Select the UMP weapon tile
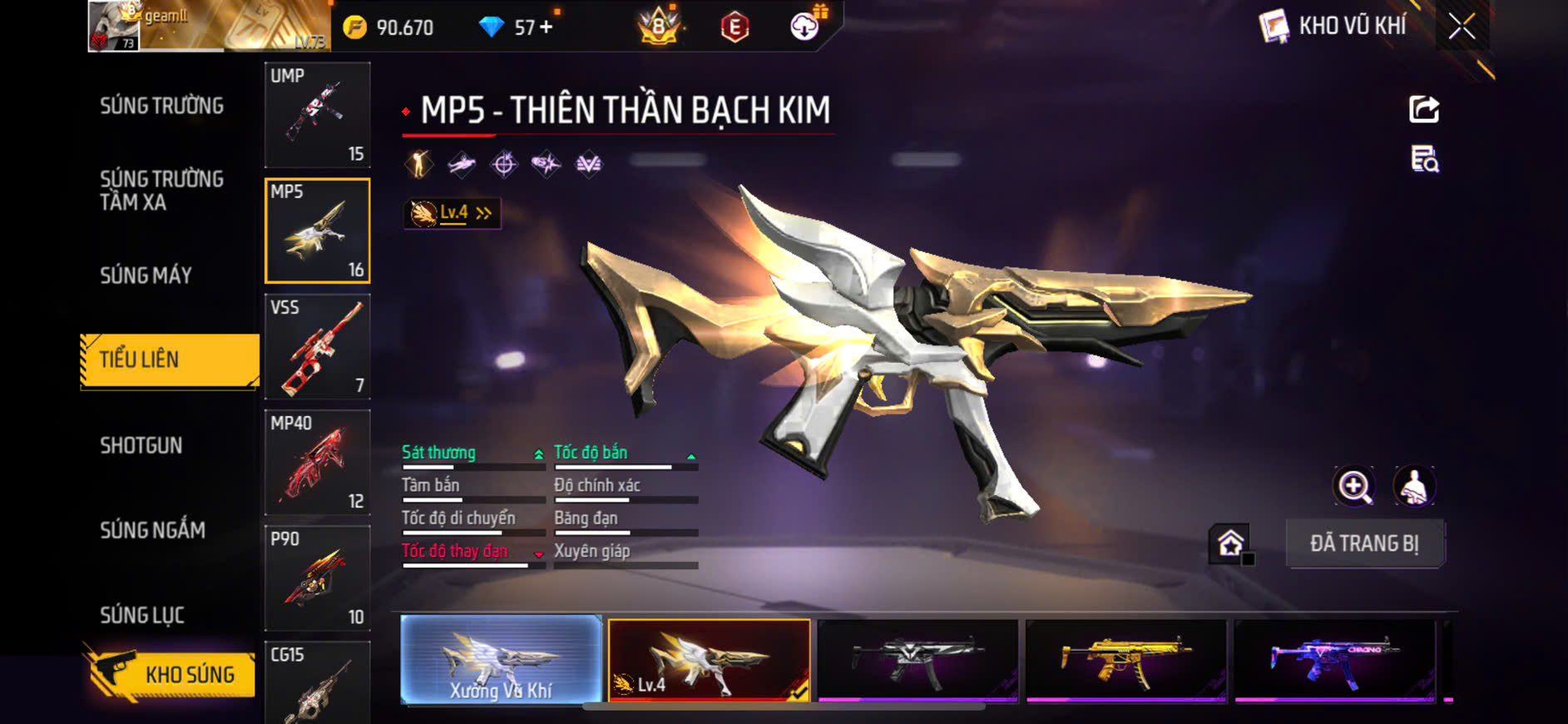Viewport: 1568px width, 724px height. 317,115
